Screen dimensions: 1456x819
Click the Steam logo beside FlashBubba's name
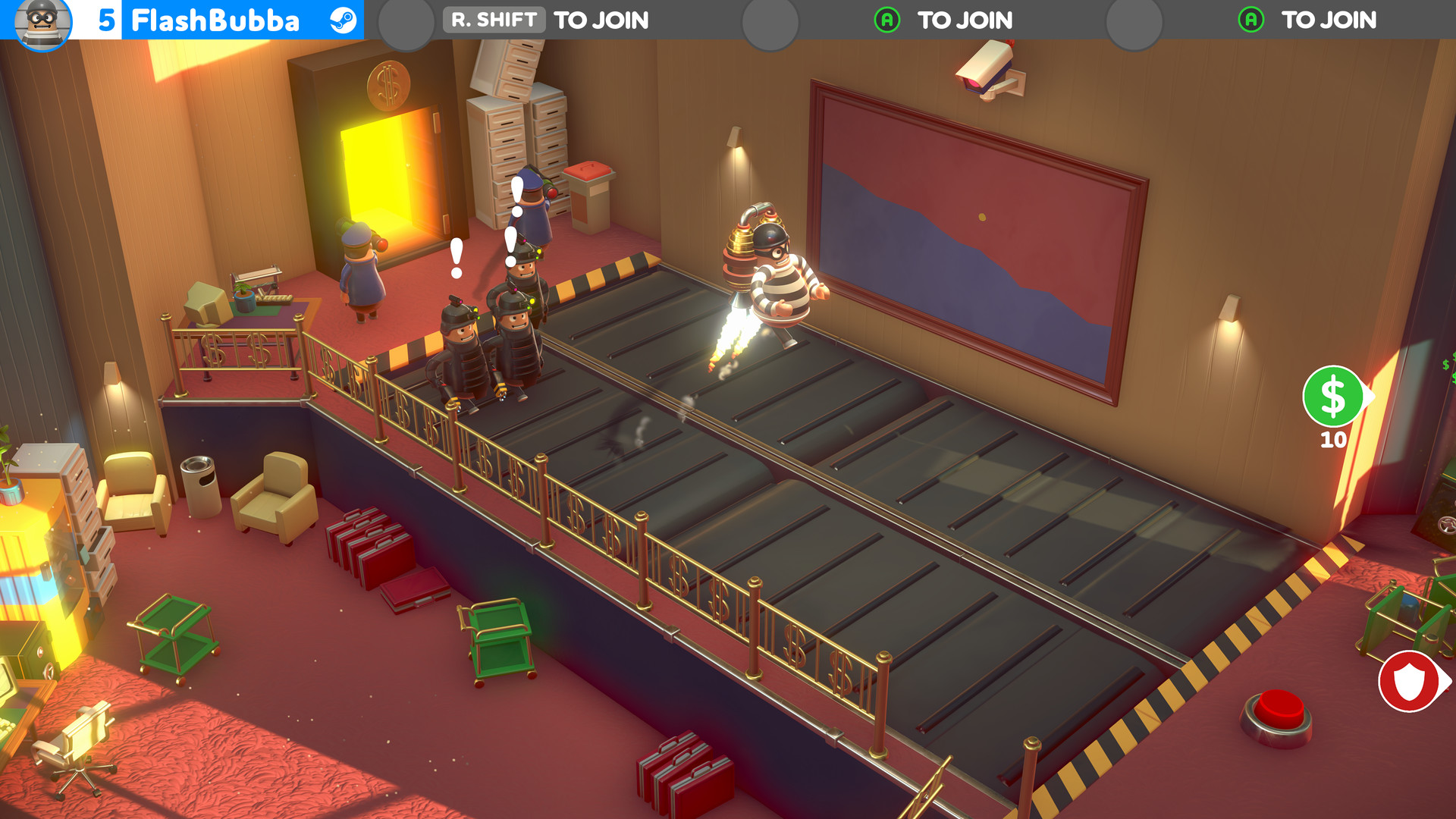coord(344,18)
